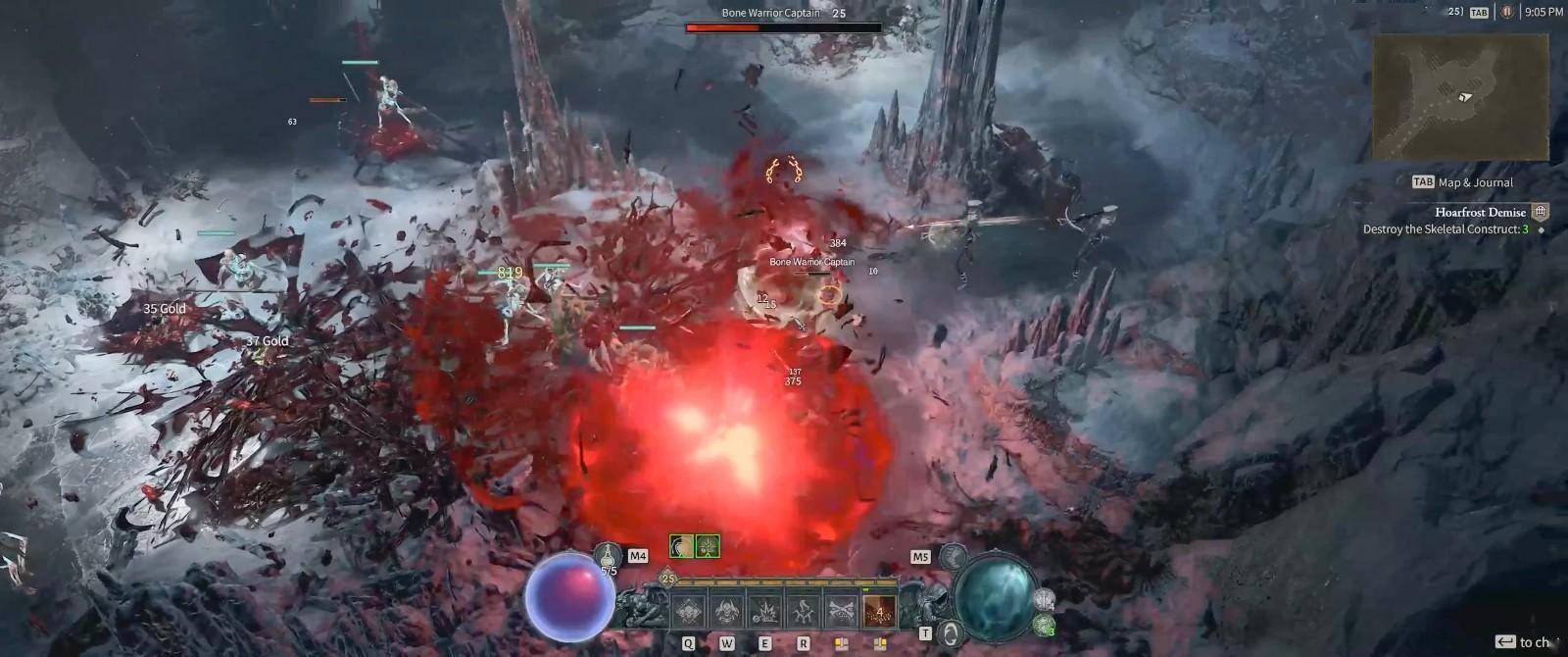Click the level 25 badge
The image size is (1568, 657).
(668, 579)
